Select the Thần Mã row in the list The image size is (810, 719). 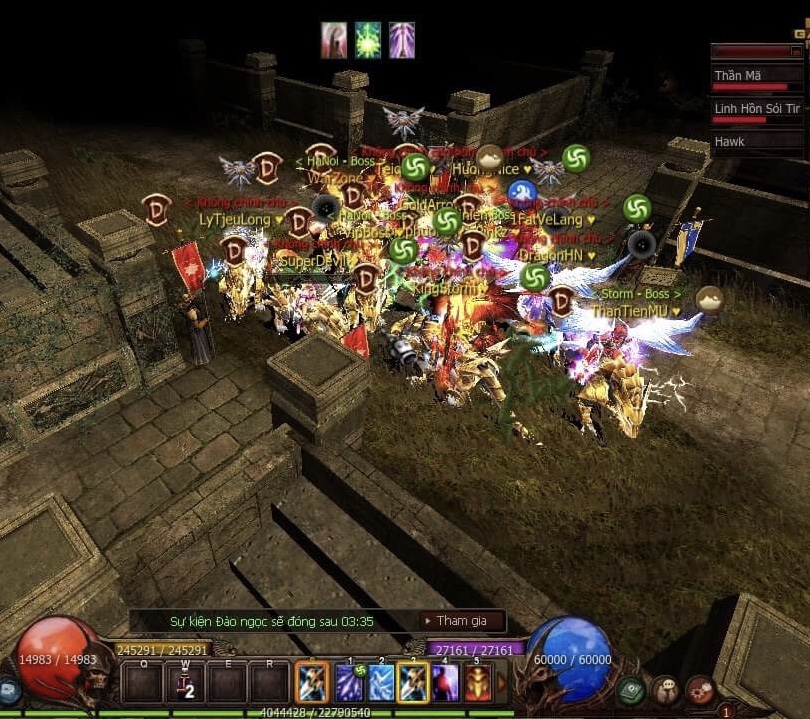tap(758, 77)
